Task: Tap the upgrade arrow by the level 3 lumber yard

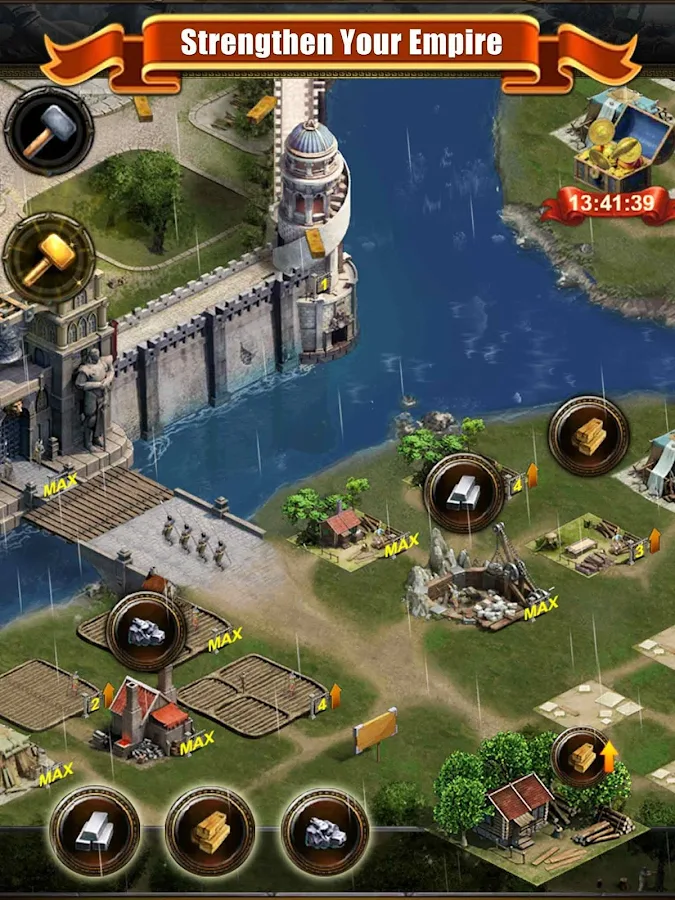Action: 655,541
